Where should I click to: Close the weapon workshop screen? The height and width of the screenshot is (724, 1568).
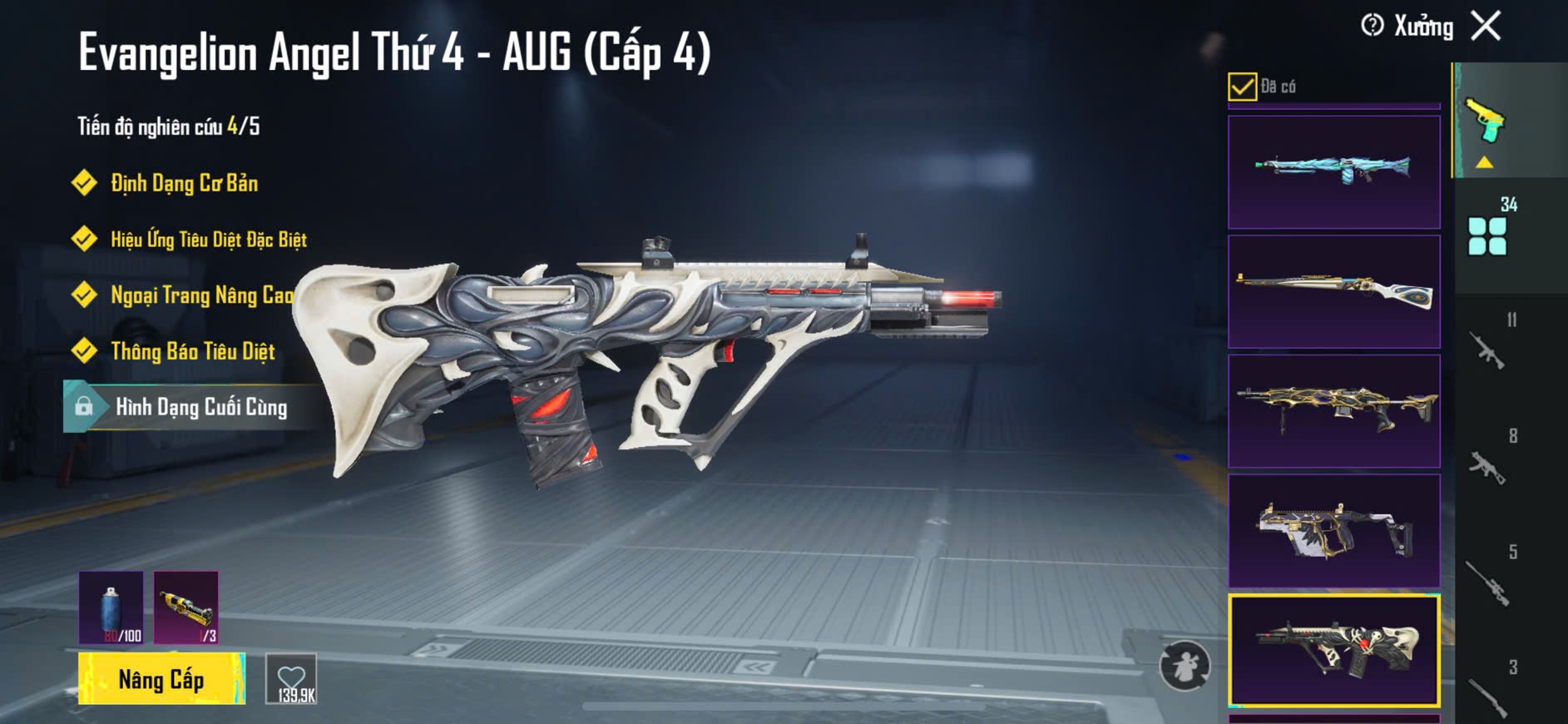(1486, 26)
